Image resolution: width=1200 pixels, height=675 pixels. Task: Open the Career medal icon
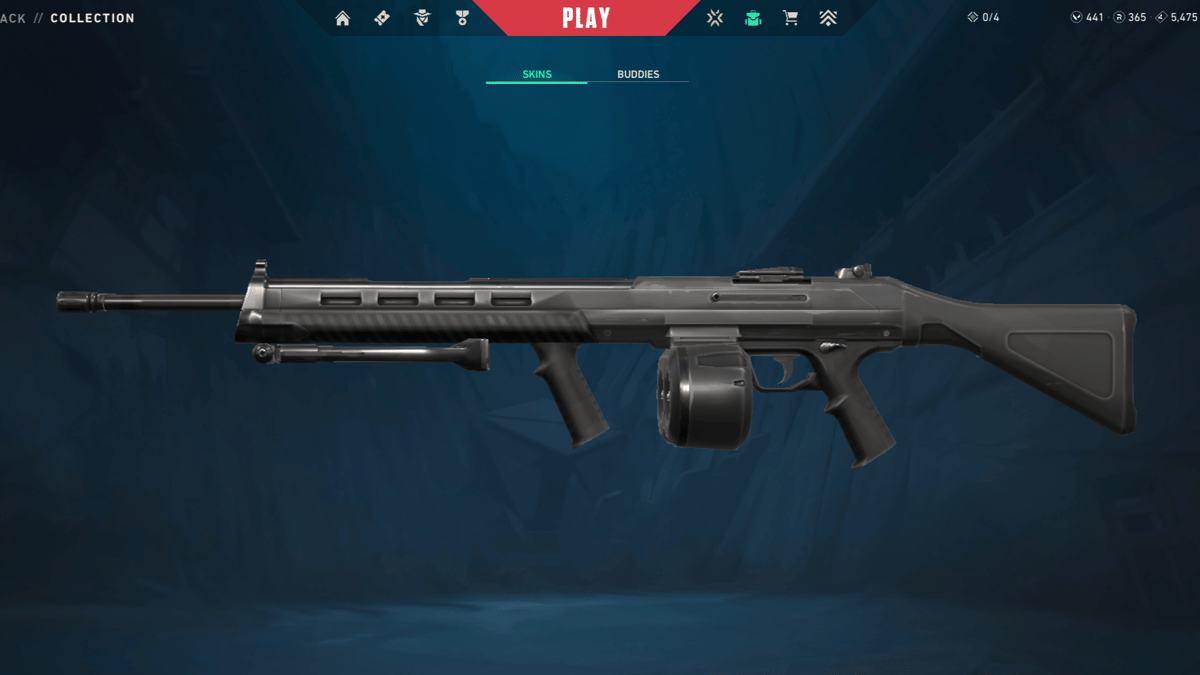pyautogui.click(x=462, y=18)
